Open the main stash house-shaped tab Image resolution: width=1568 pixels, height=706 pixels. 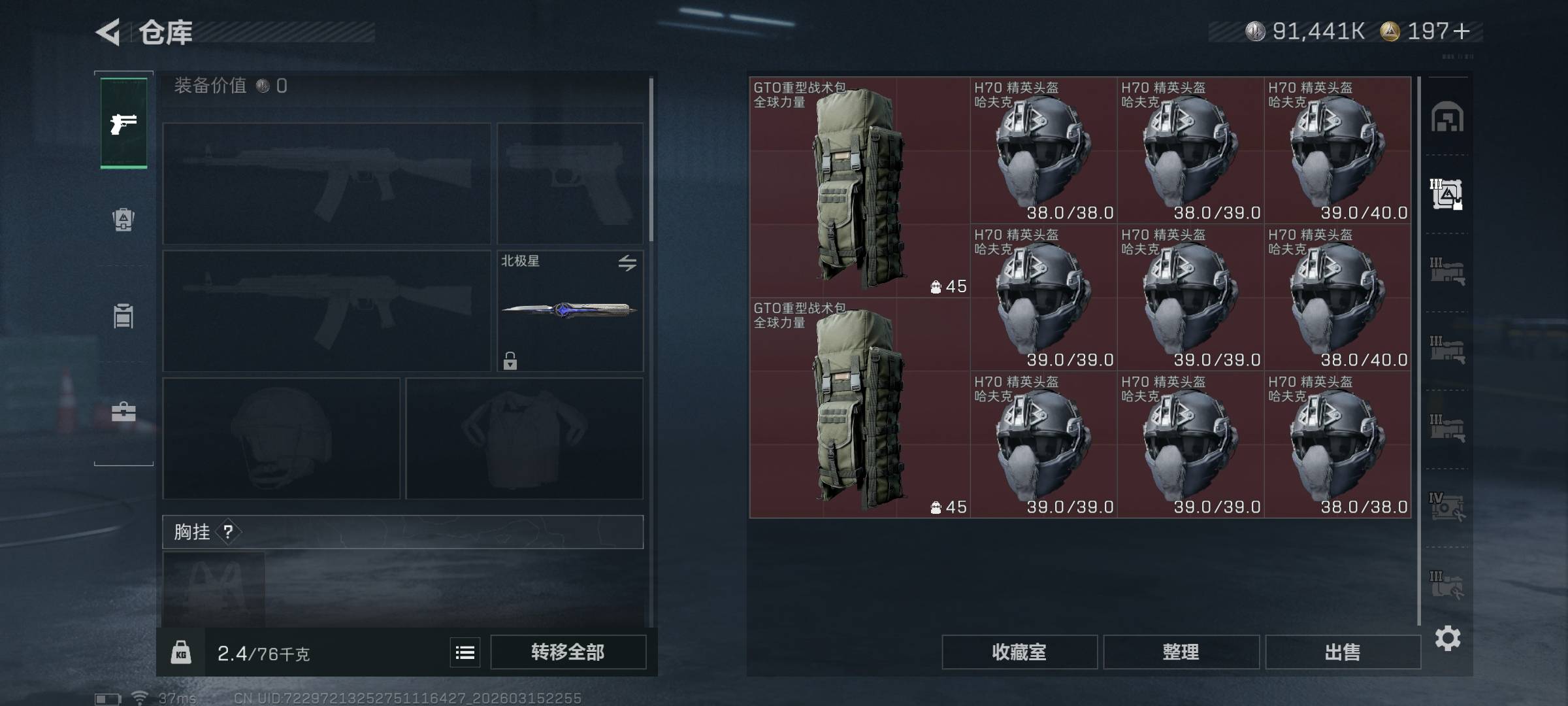(x=1447, y=118)
